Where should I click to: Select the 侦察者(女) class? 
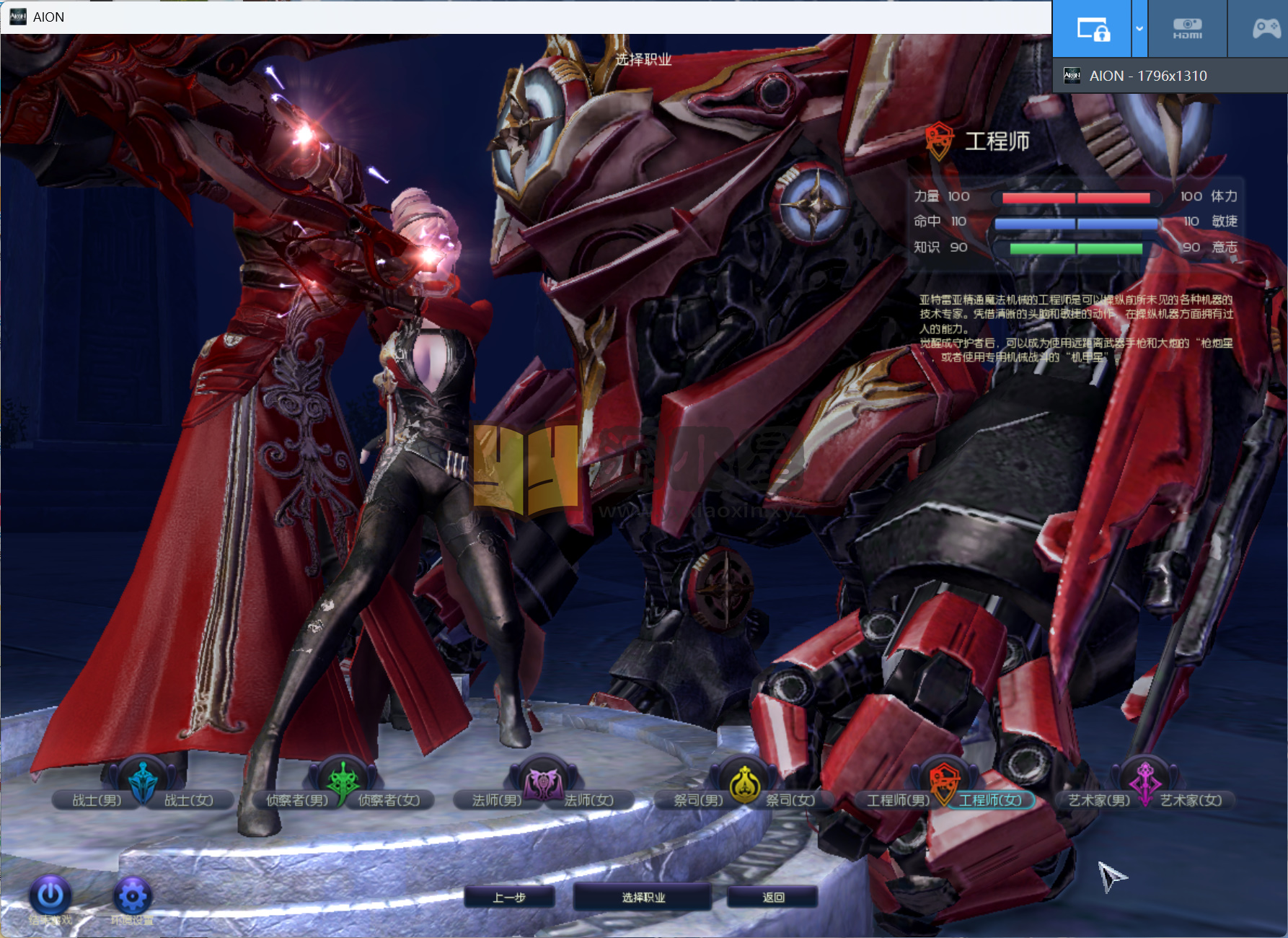tap(389, 800)
